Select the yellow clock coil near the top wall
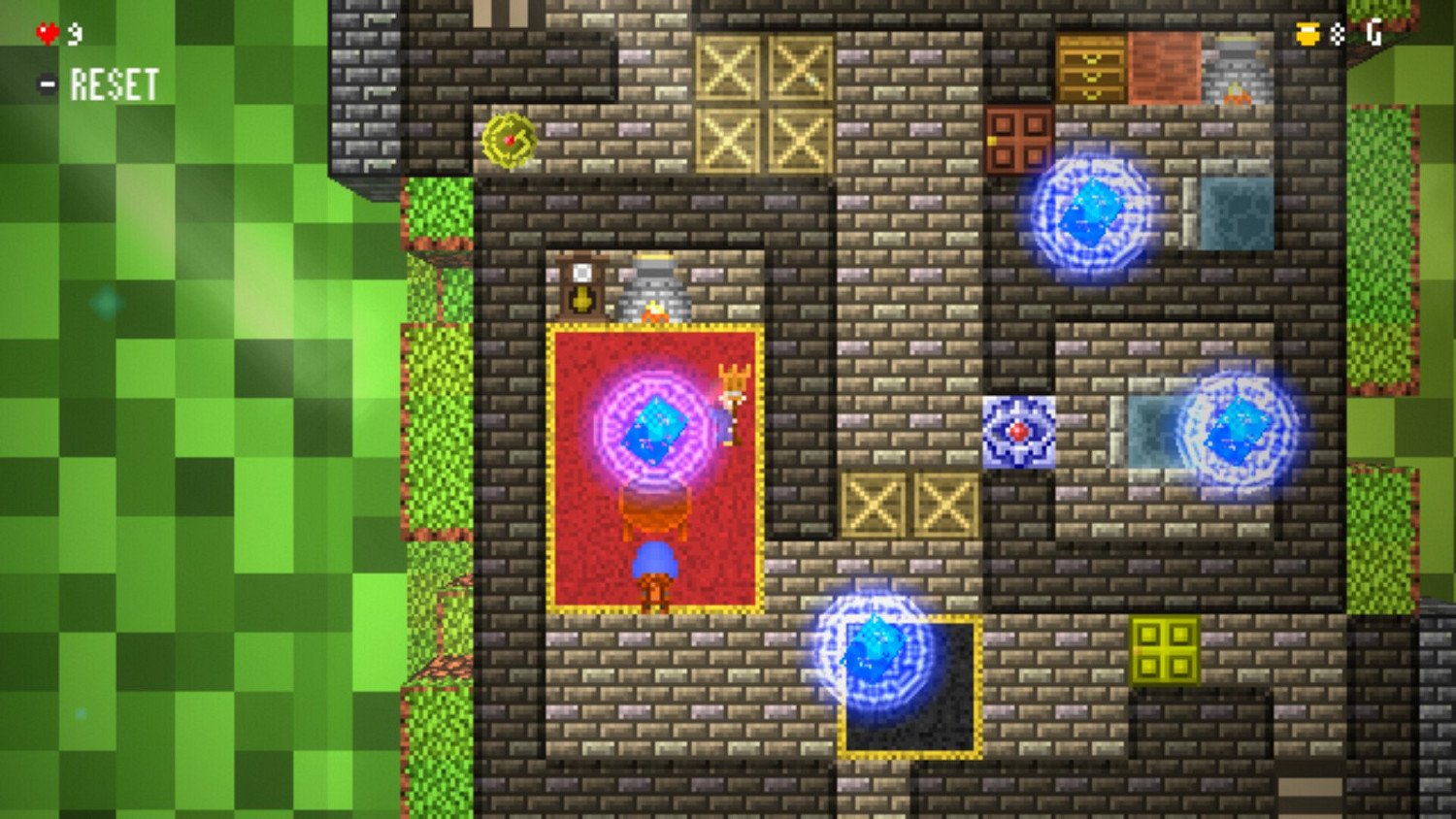The image size is (1456, 819). [509, 144]
